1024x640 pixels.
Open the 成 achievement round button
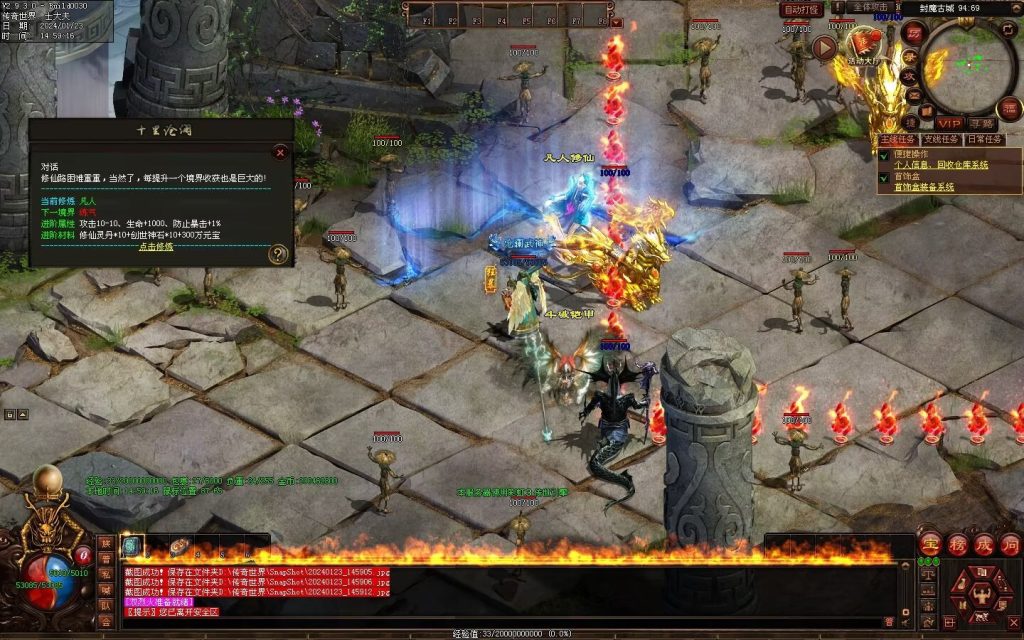[x=983, y=544]
